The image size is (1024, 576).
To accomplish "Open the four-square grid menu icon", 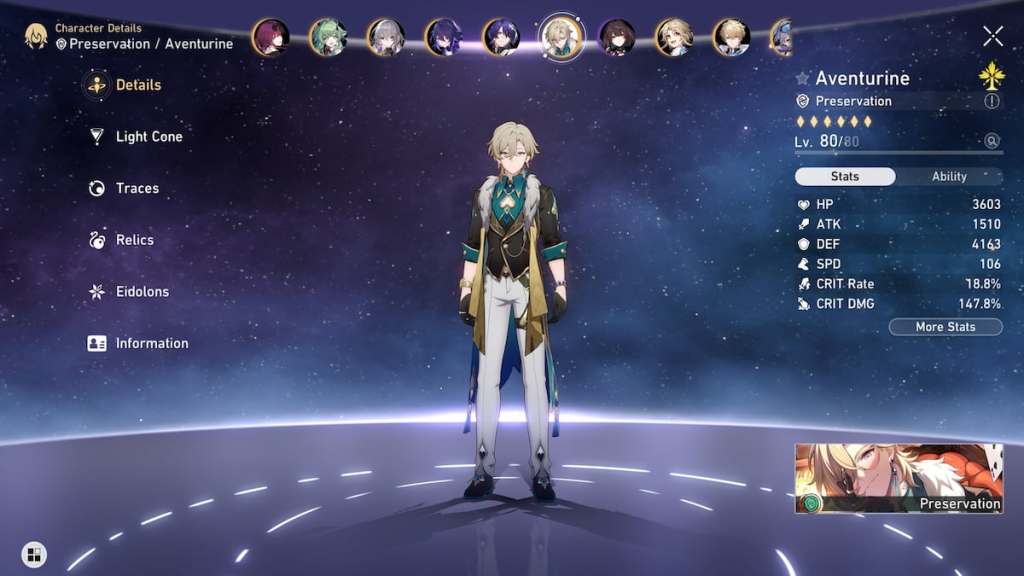I will (x=34, y=554).
